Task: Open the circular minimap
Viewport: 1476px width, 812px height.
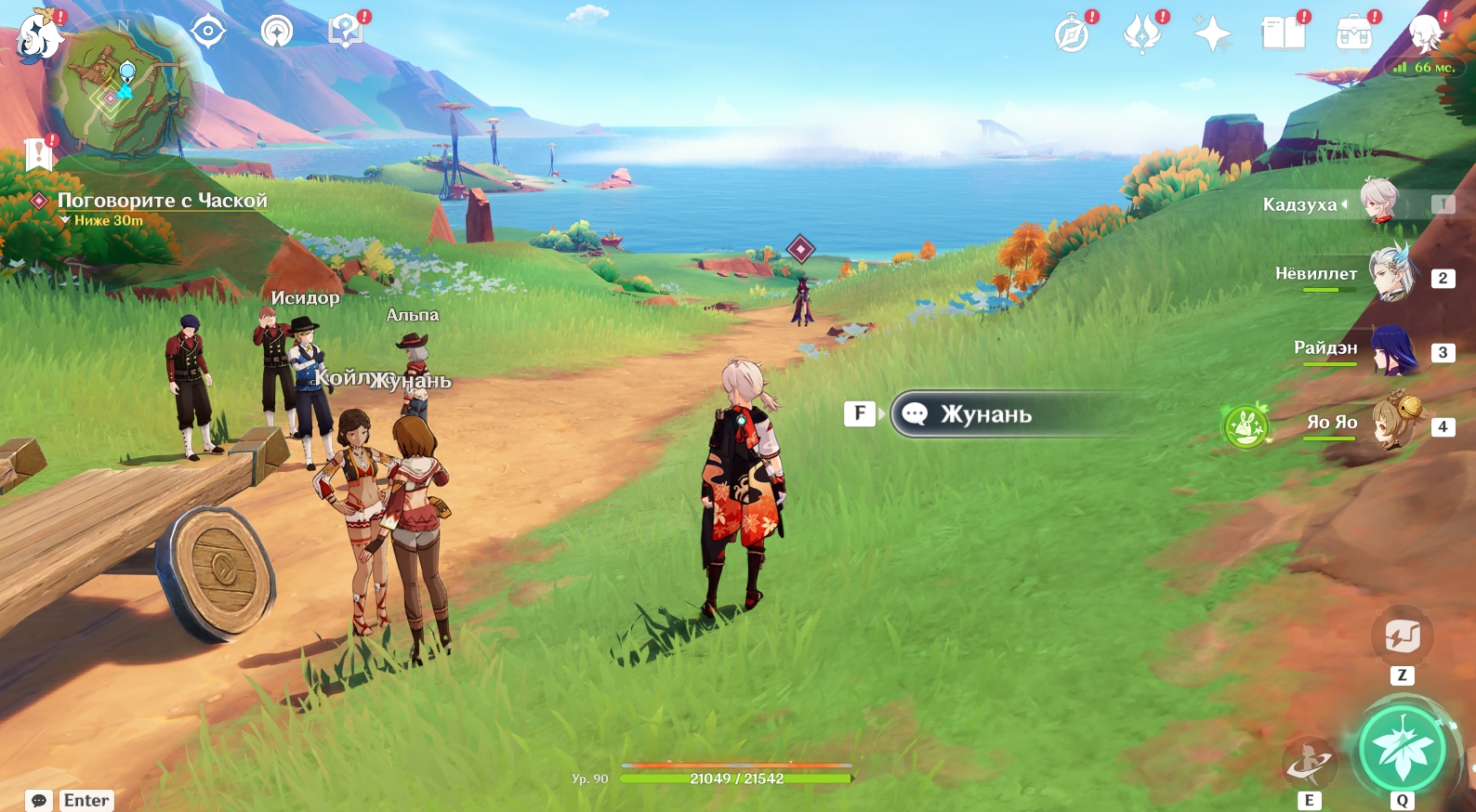Action: (126, 91)
